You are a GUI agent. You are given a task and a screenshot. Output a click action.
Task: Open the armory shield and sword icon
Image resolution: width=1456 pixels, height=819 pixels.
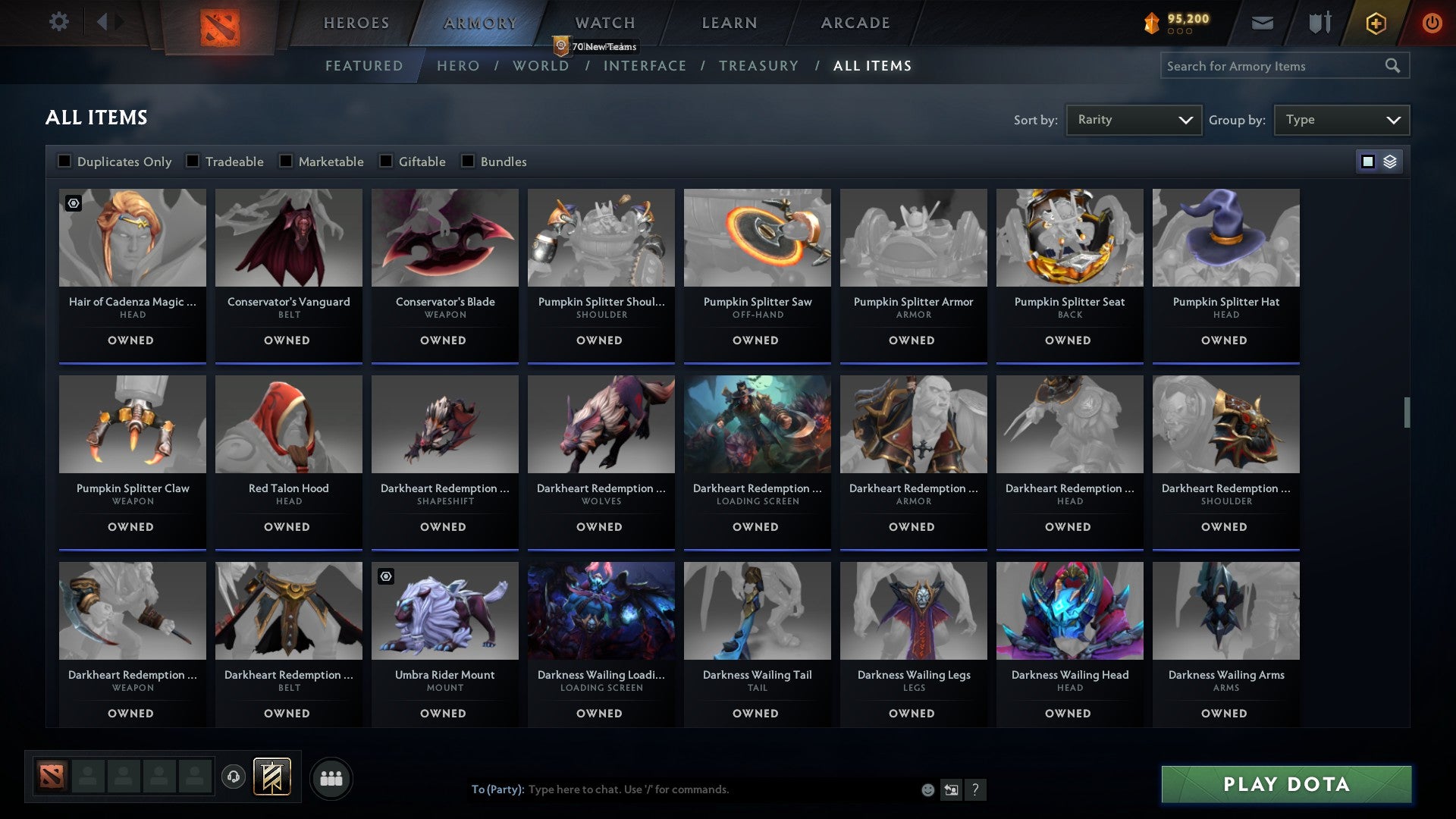pyautogui.click(x=1319, y=23)
